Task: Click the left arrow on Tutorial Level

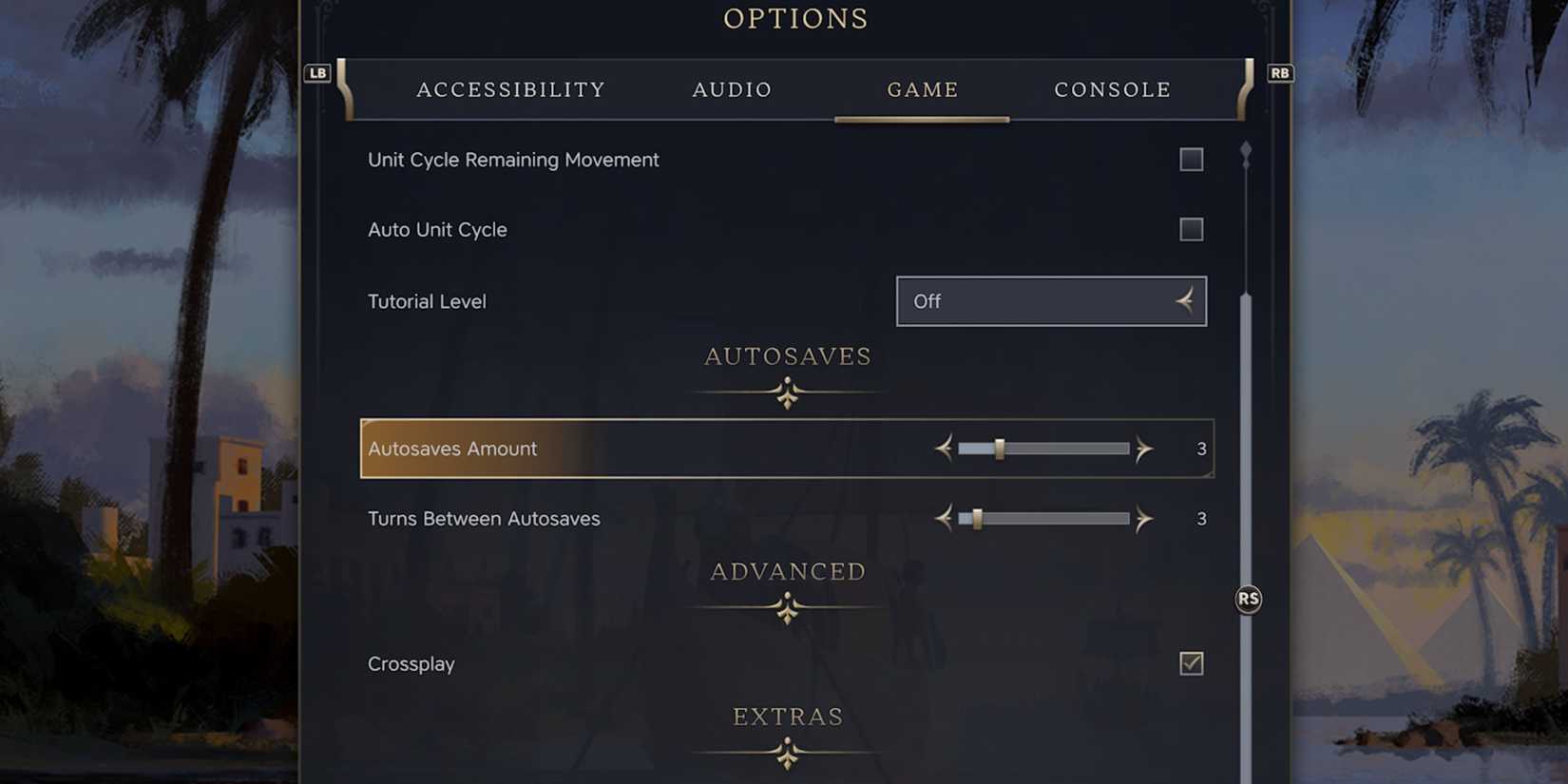Action: (x=1183, y=300)
